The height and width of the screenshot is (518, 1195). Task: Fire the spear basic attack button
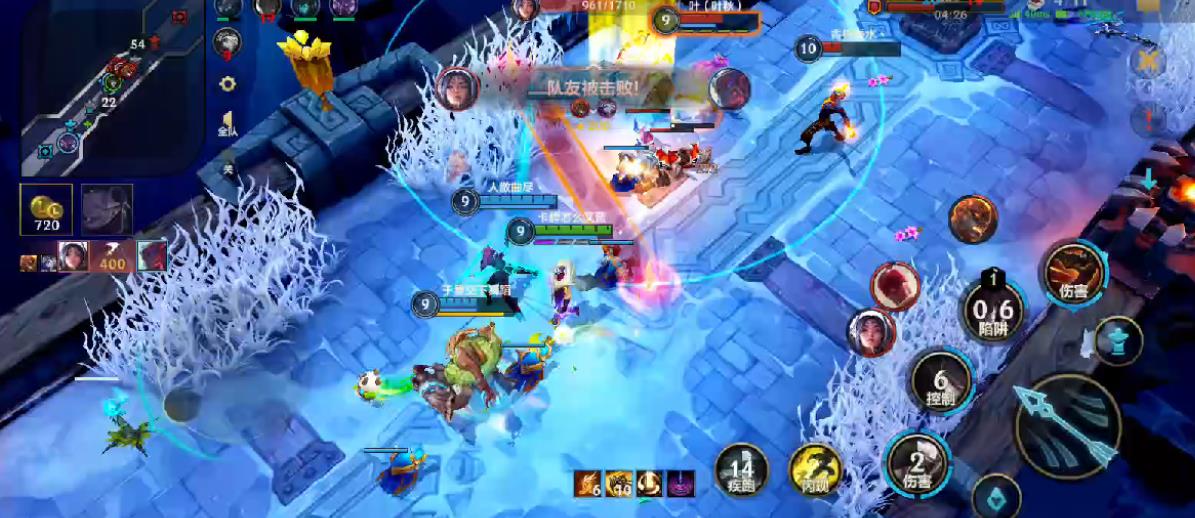click(1067, 426)
